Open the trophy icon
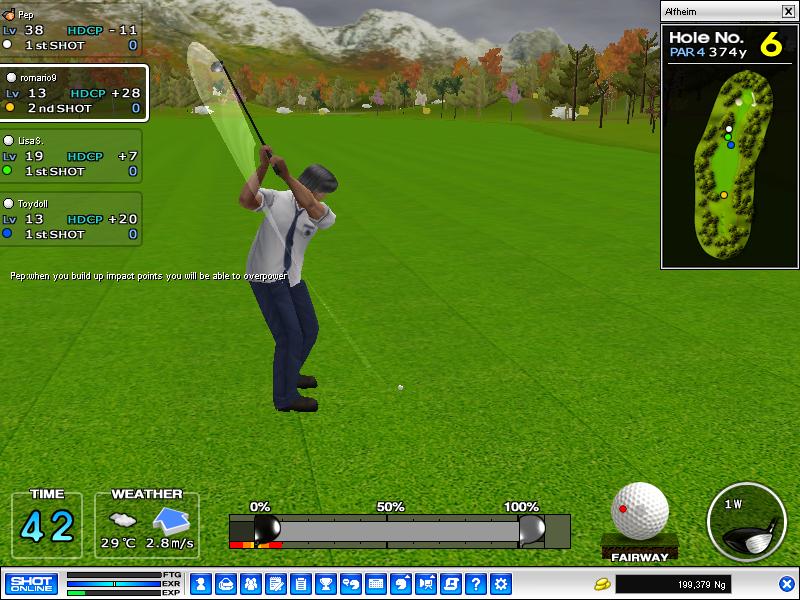 (x=325, y=583)
